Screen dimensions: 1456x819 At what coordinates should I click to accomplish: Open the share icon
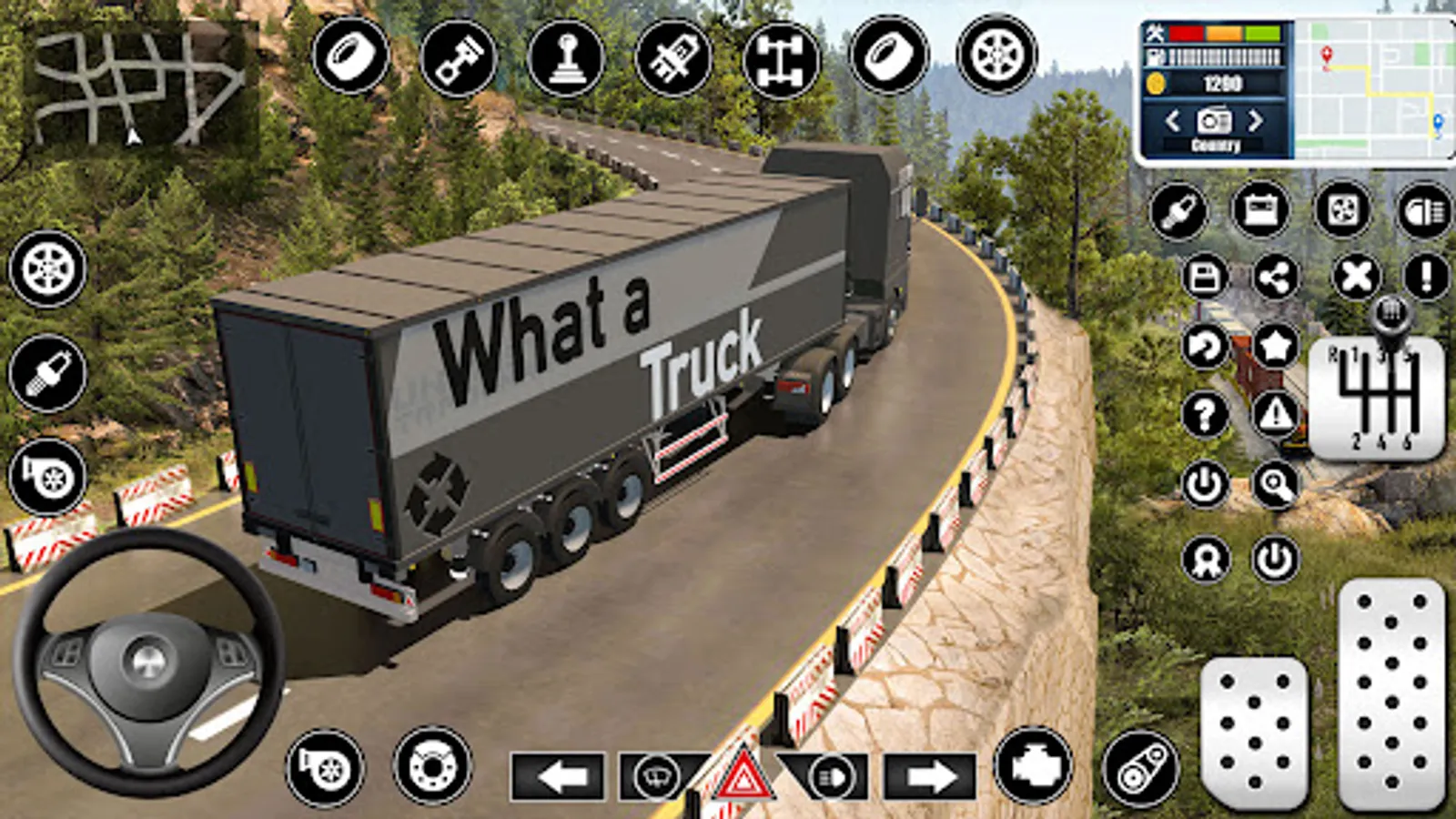click(1276, 278)
